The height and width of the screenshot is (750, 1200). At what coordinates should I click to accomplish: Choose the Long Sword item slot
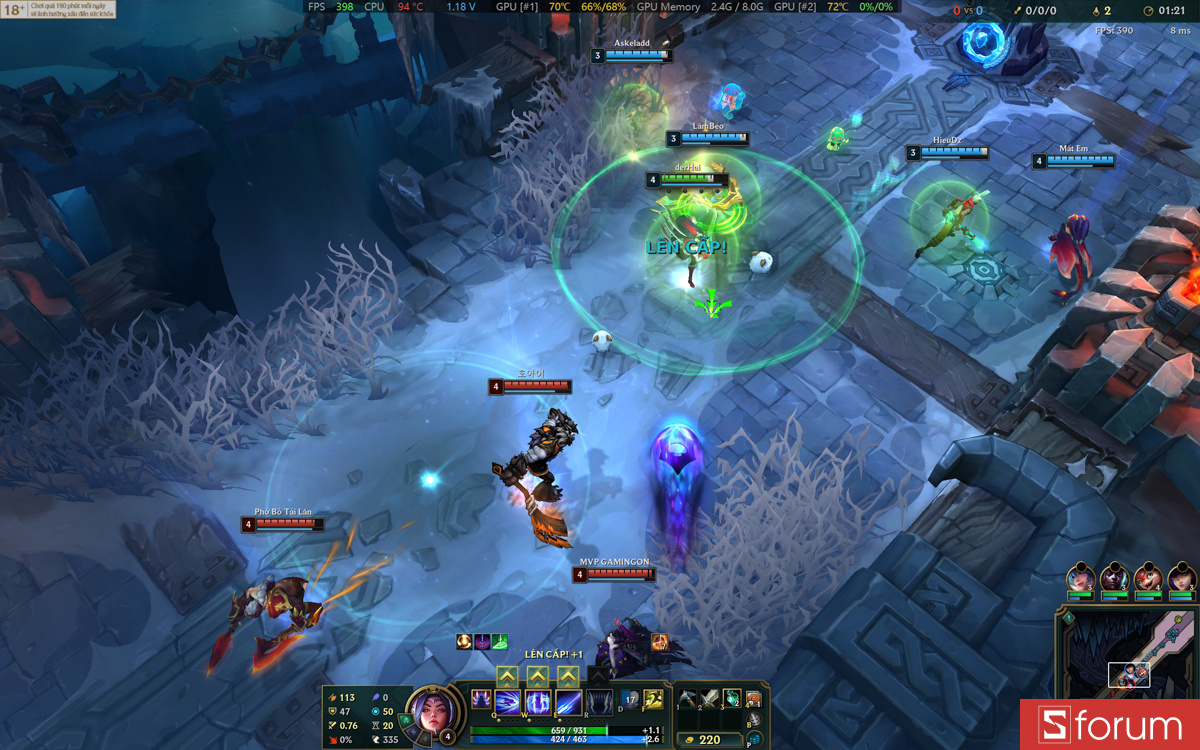(710, 698)
